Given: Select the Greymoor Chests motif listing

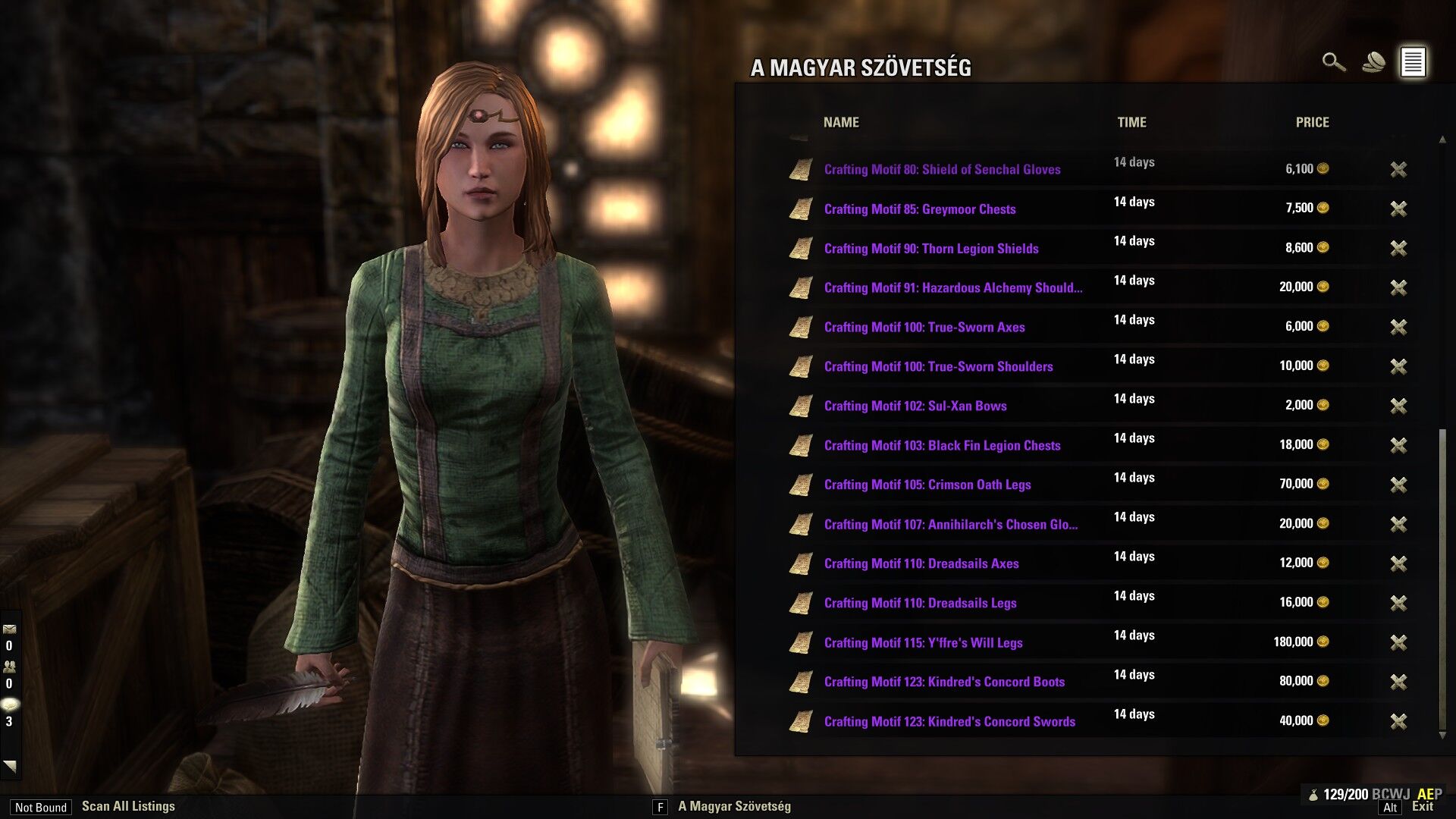Looking at the screenshot, I should tap(919, 209).
